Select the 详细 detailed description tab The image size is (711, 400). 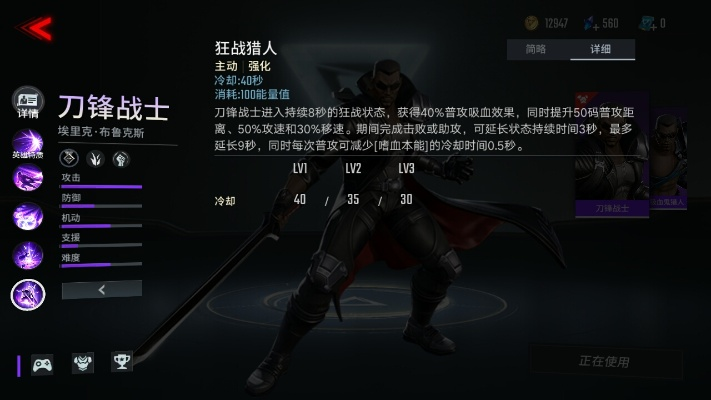click(601, 49)
